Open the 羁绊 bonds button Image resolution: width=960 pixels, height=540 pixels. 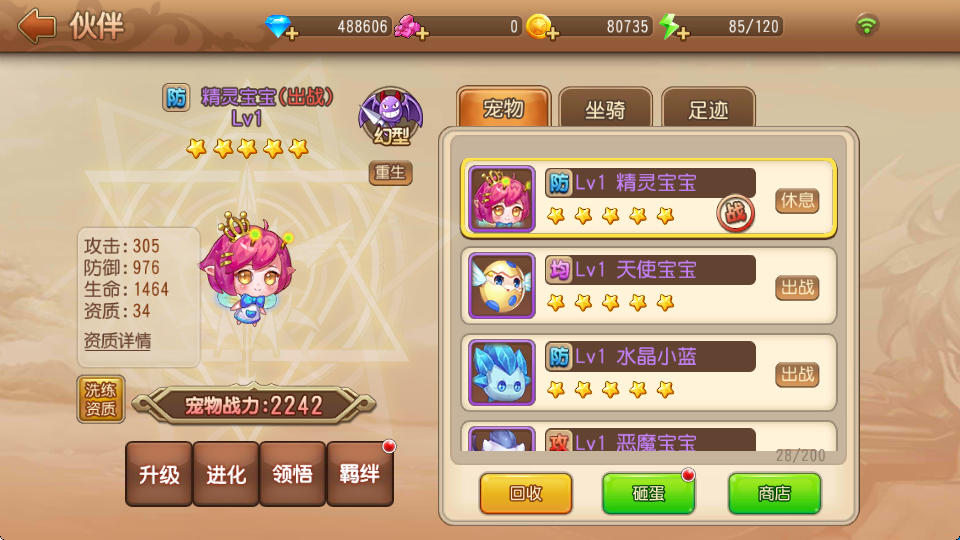coord(360,473)
